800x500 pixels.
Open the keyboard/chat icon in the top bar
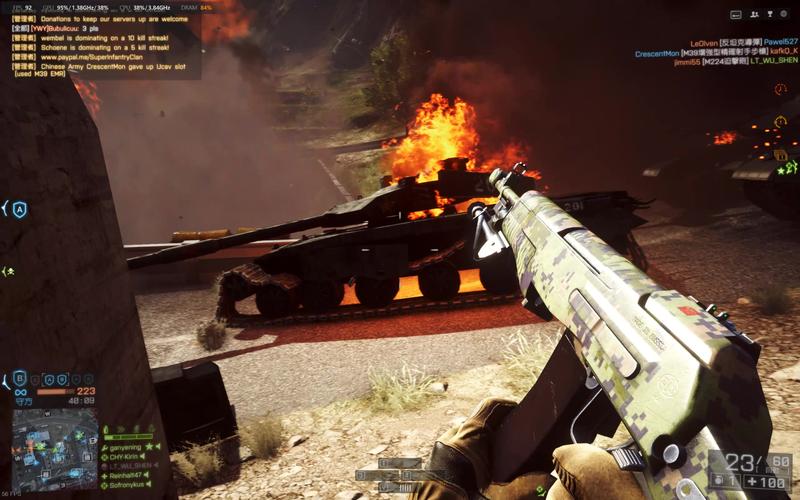tap(737, 15)
